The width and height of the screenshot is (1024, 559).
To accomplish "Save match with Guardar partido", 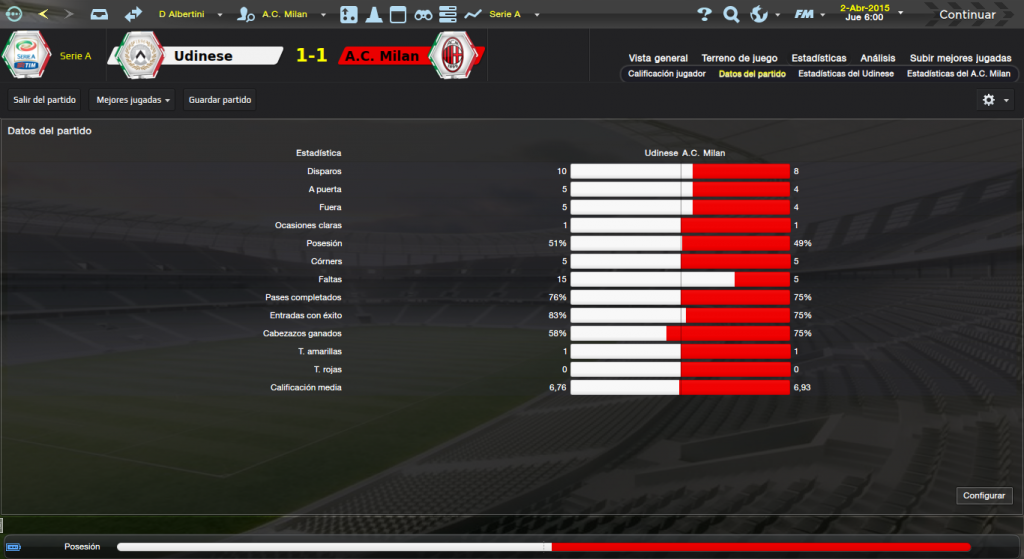I will pyautogui.click(x=220, y=100).
